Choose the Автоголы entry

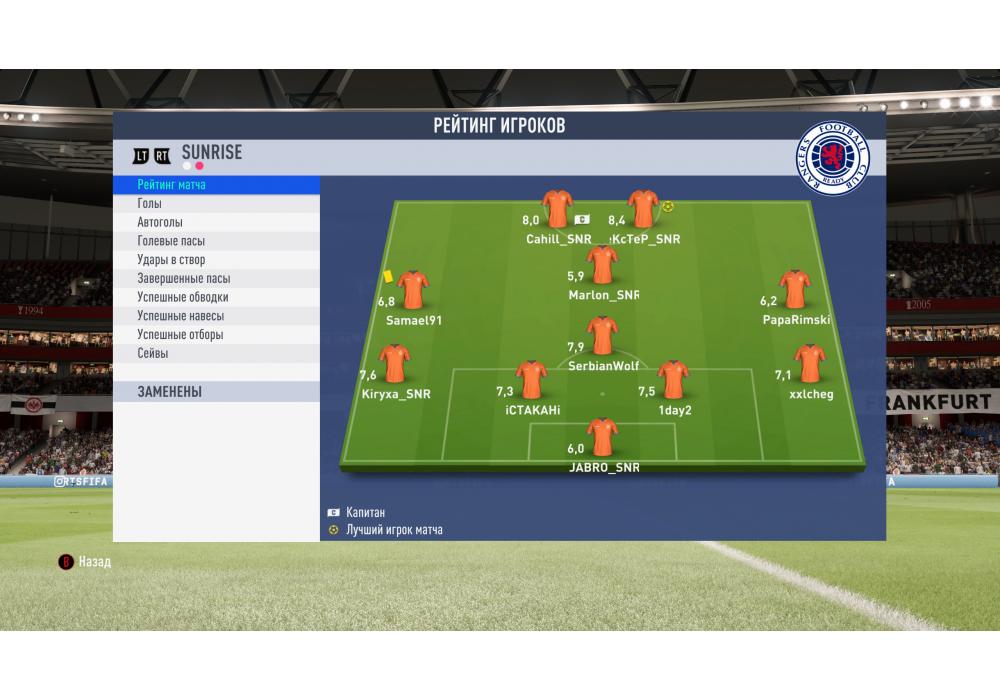click(x=216, y=222)
